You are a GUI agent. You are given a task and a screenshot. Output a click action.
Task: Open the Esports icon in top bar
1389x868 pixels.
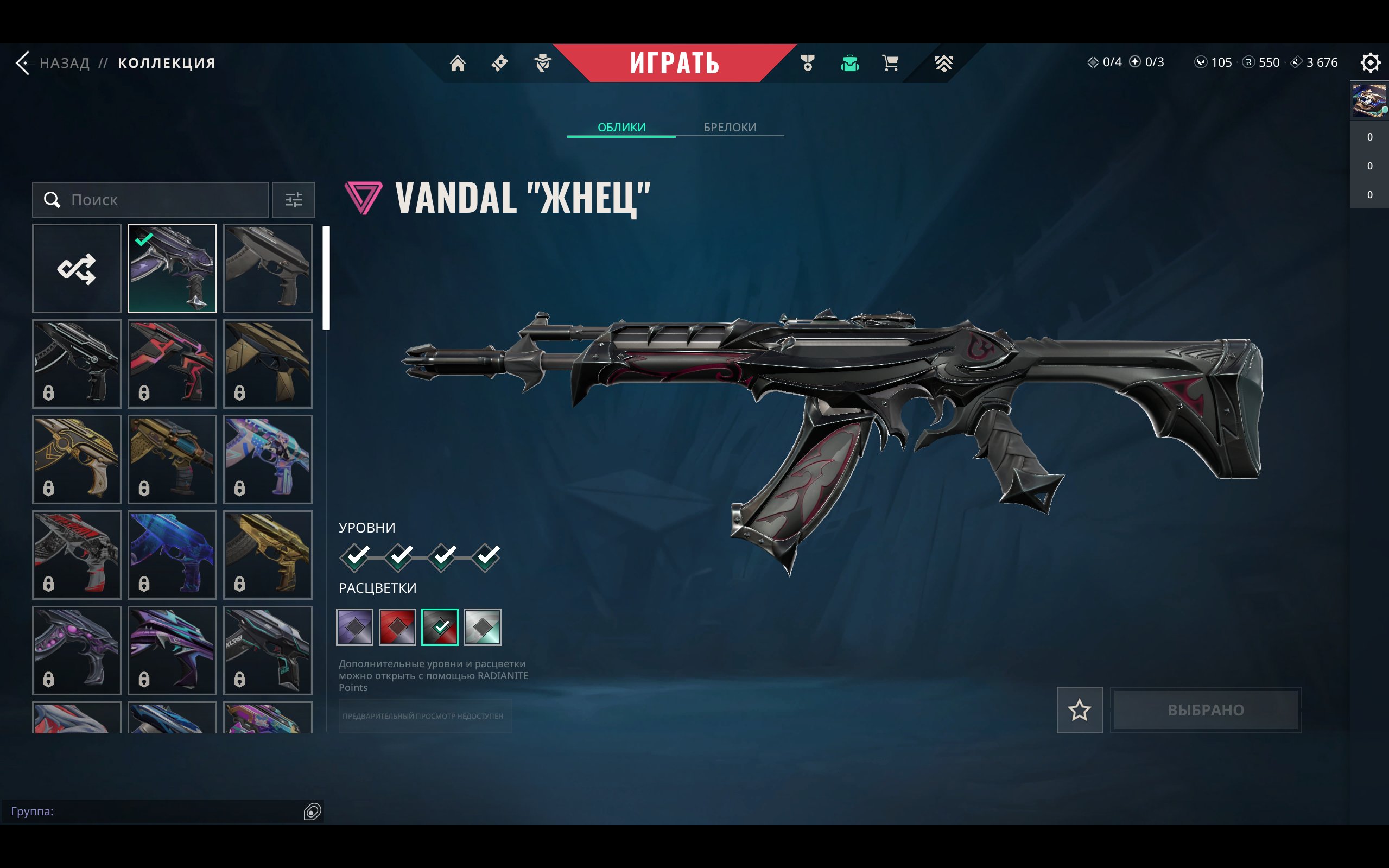(943, 63)
